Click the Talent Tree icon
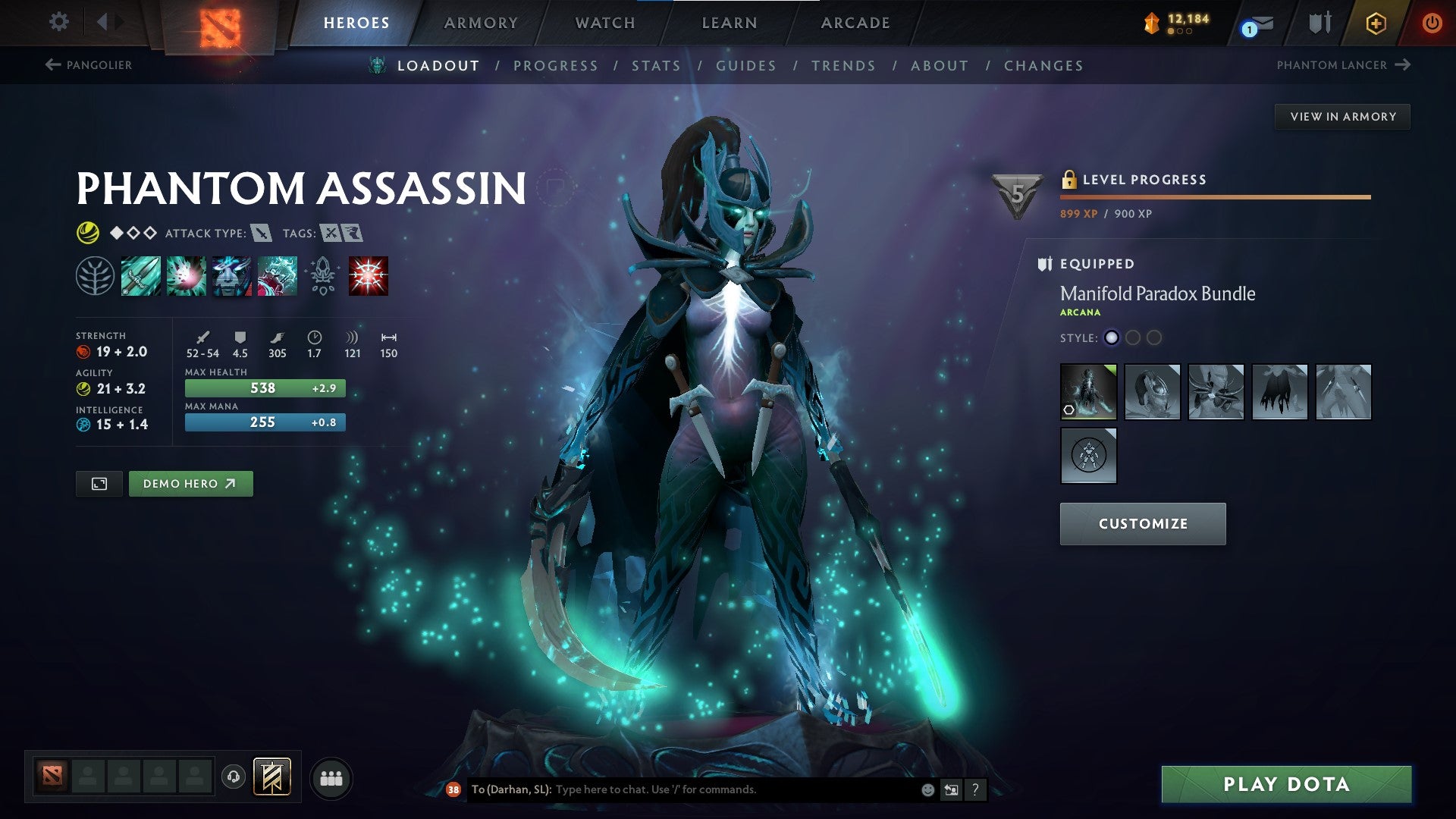Image resolution: width=1456 pixels, height=819 pixels. point(95,275)
